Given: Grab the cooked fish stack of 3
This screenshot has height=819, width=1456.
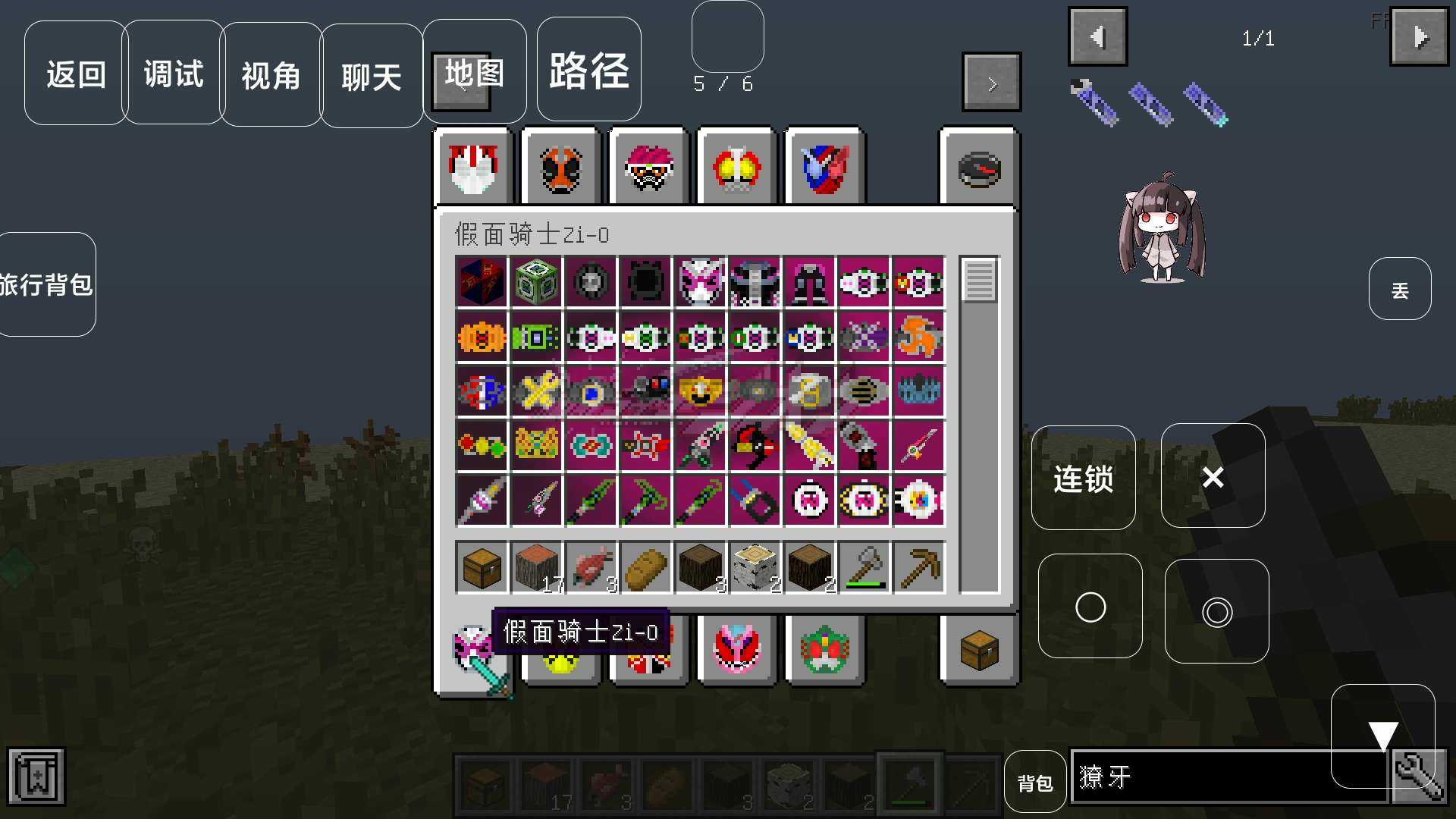Looking at the screenshot, I should pyautogui.click(x=591, y=565).
